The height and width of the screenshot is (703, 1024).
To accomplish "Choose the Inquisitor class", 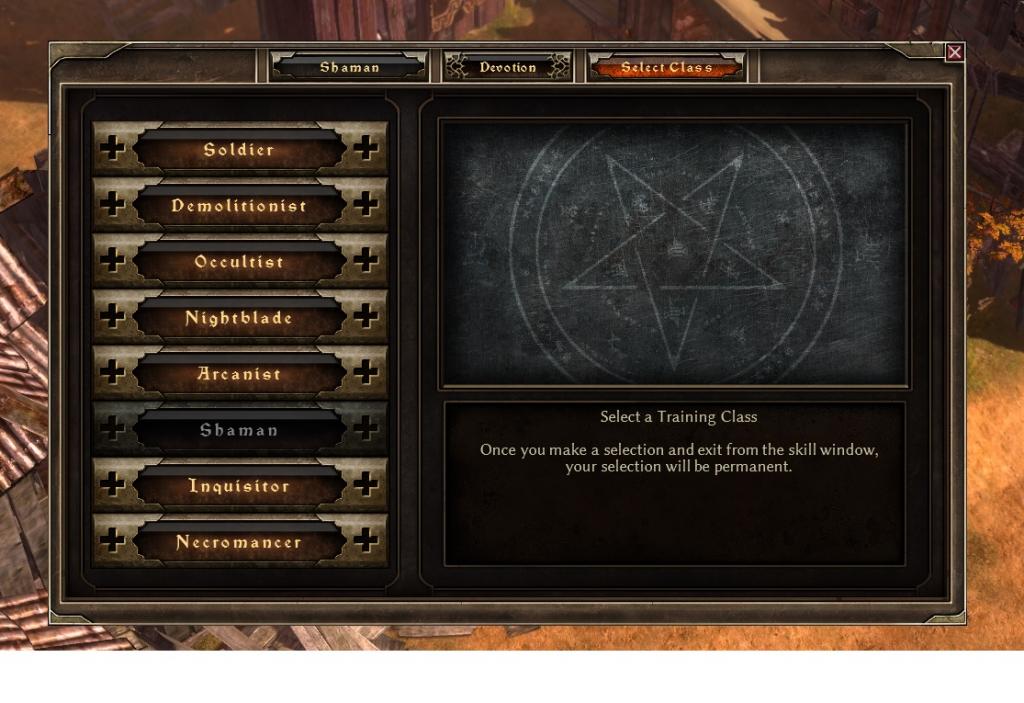I will coord(239,486).
